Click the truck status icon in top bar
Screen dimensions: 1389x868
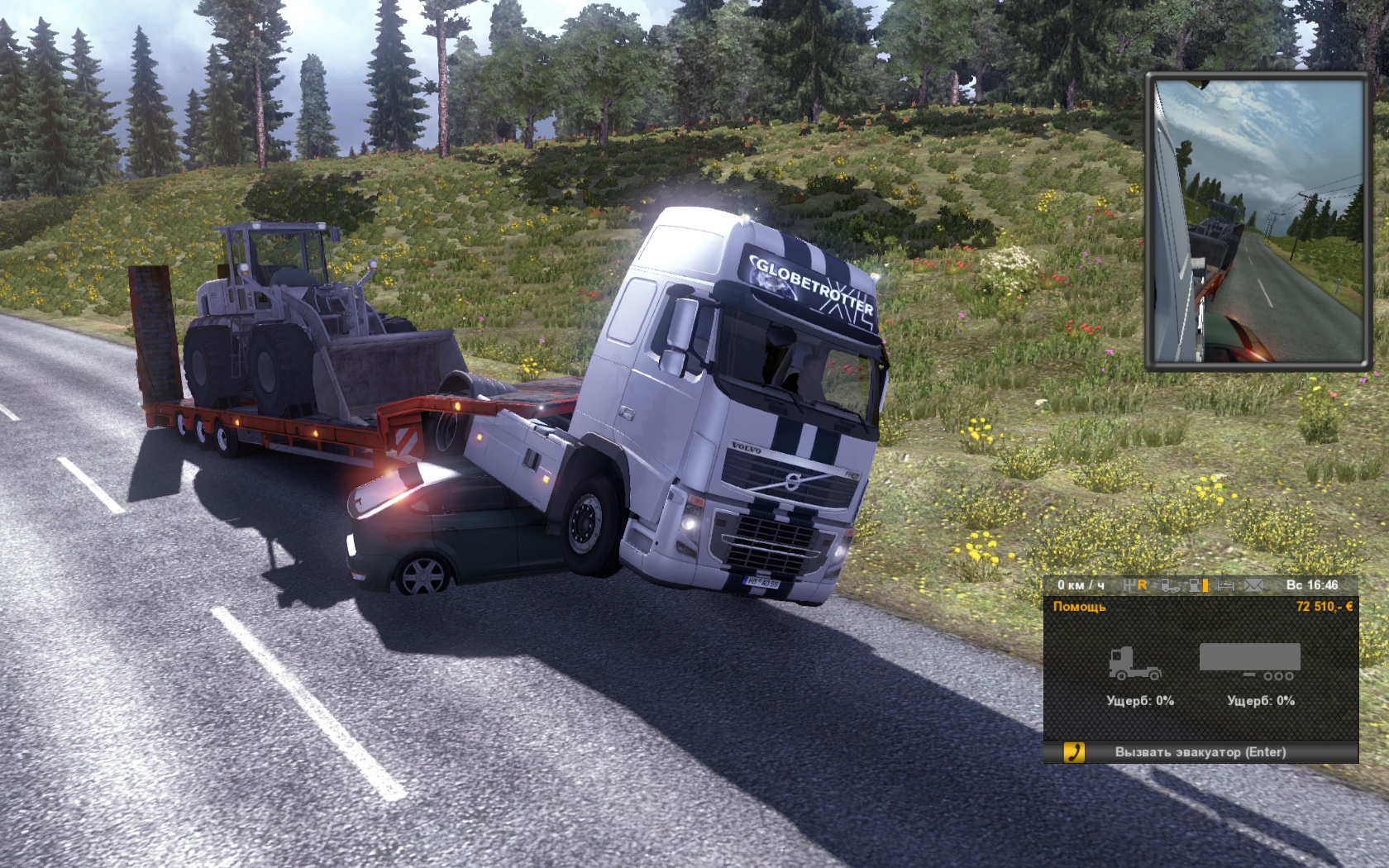[1170, 585]
